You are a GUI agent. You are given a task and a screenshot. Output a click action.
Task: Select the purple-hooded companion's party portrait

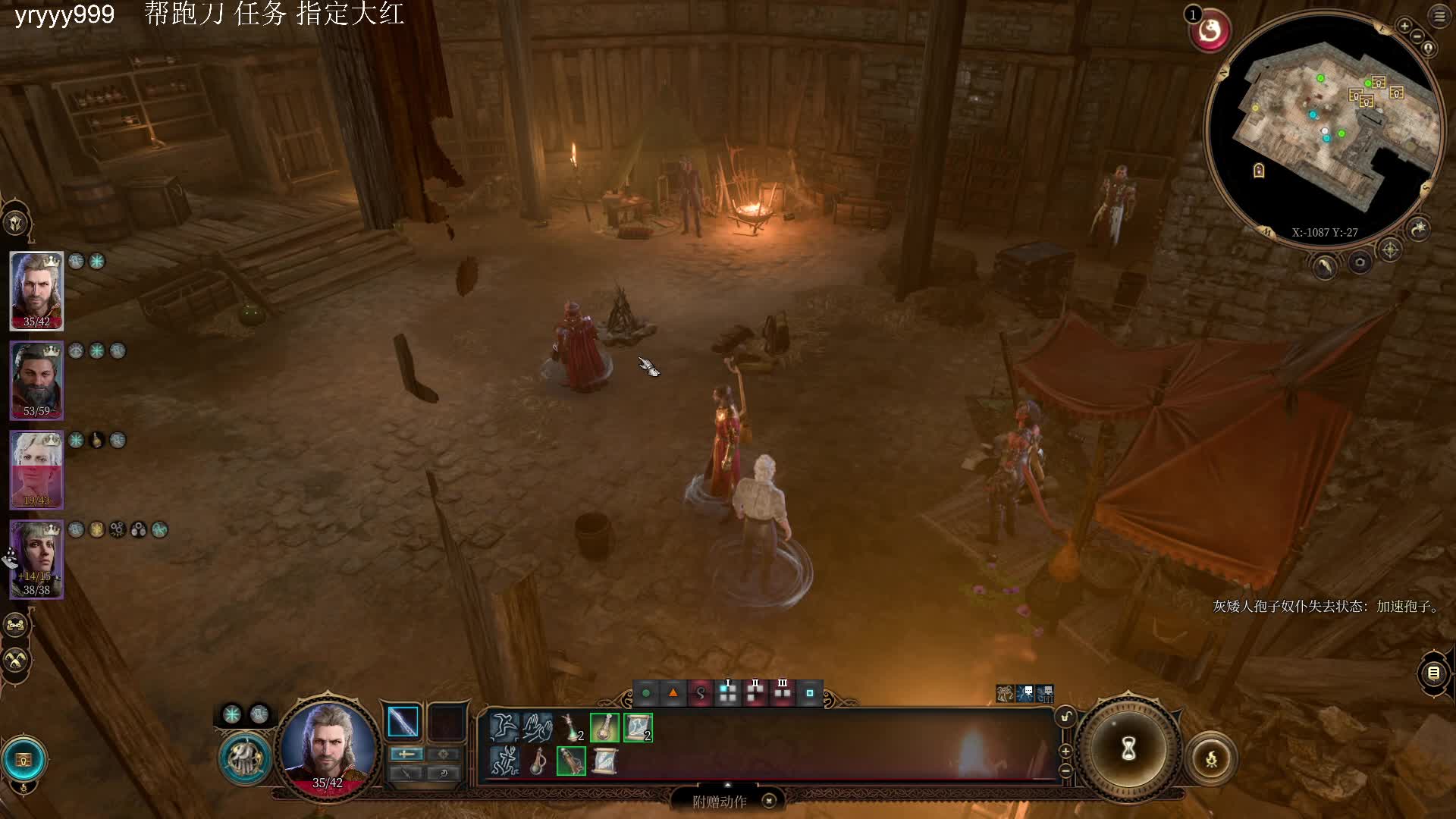click(x=36, y=559)
